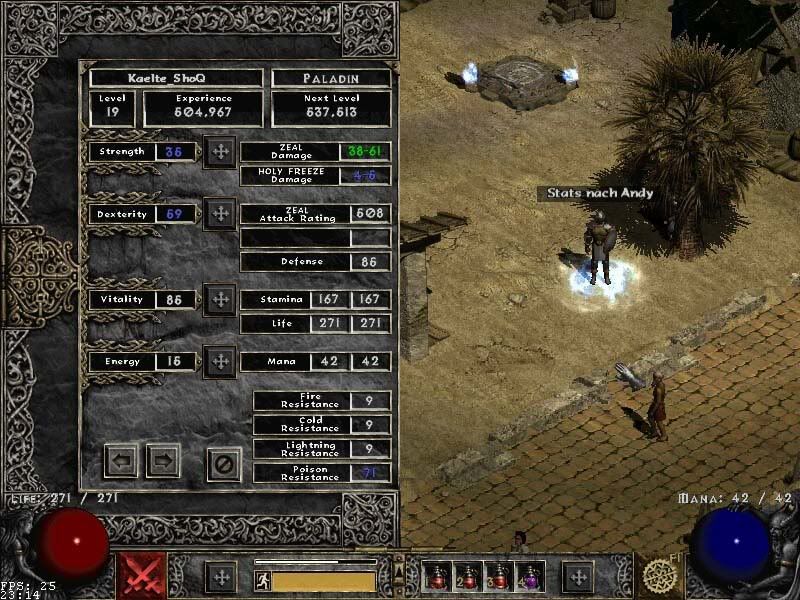
Task: Use the red healing potion in belt slot 1
Action: (x=437, y=576)
